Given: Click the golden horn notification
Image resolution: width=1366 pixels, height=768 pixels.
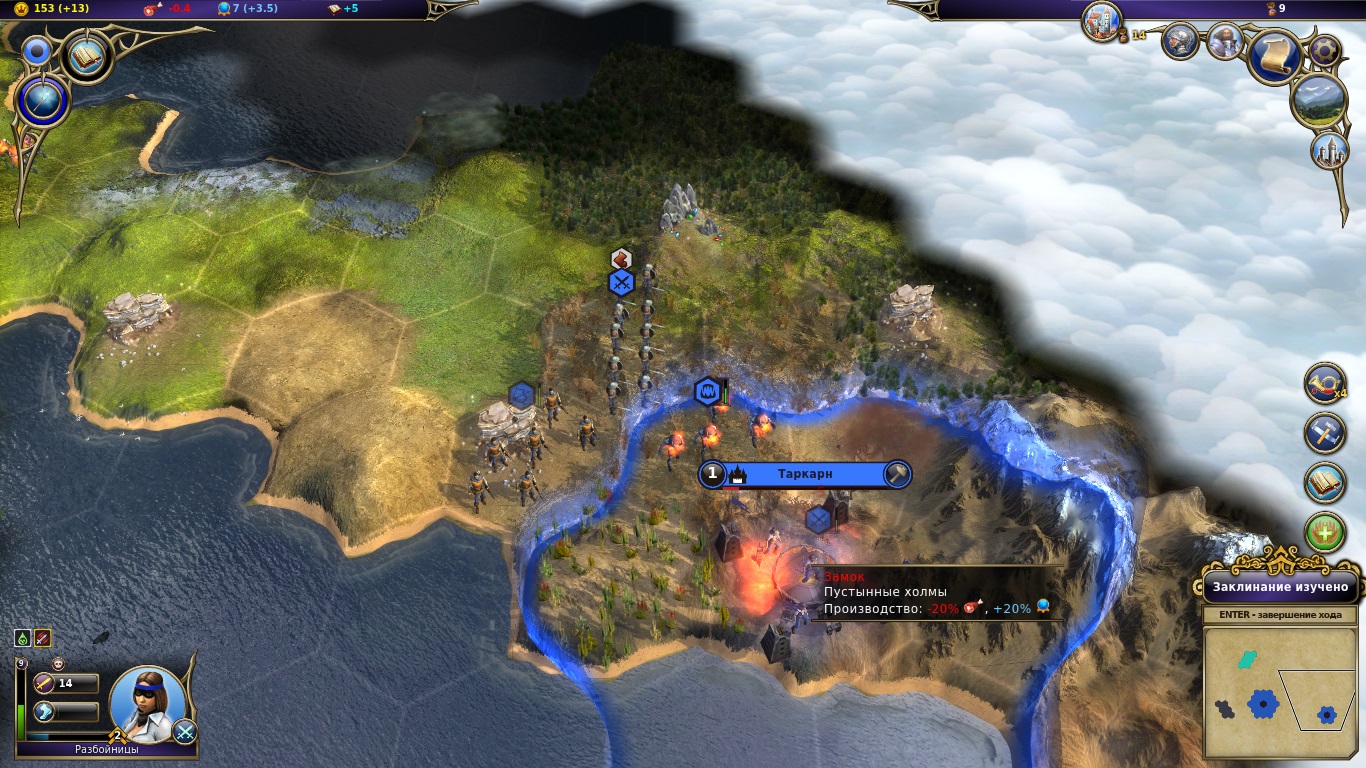Looking at the screenshot, I should click(x=1325, y=383).
